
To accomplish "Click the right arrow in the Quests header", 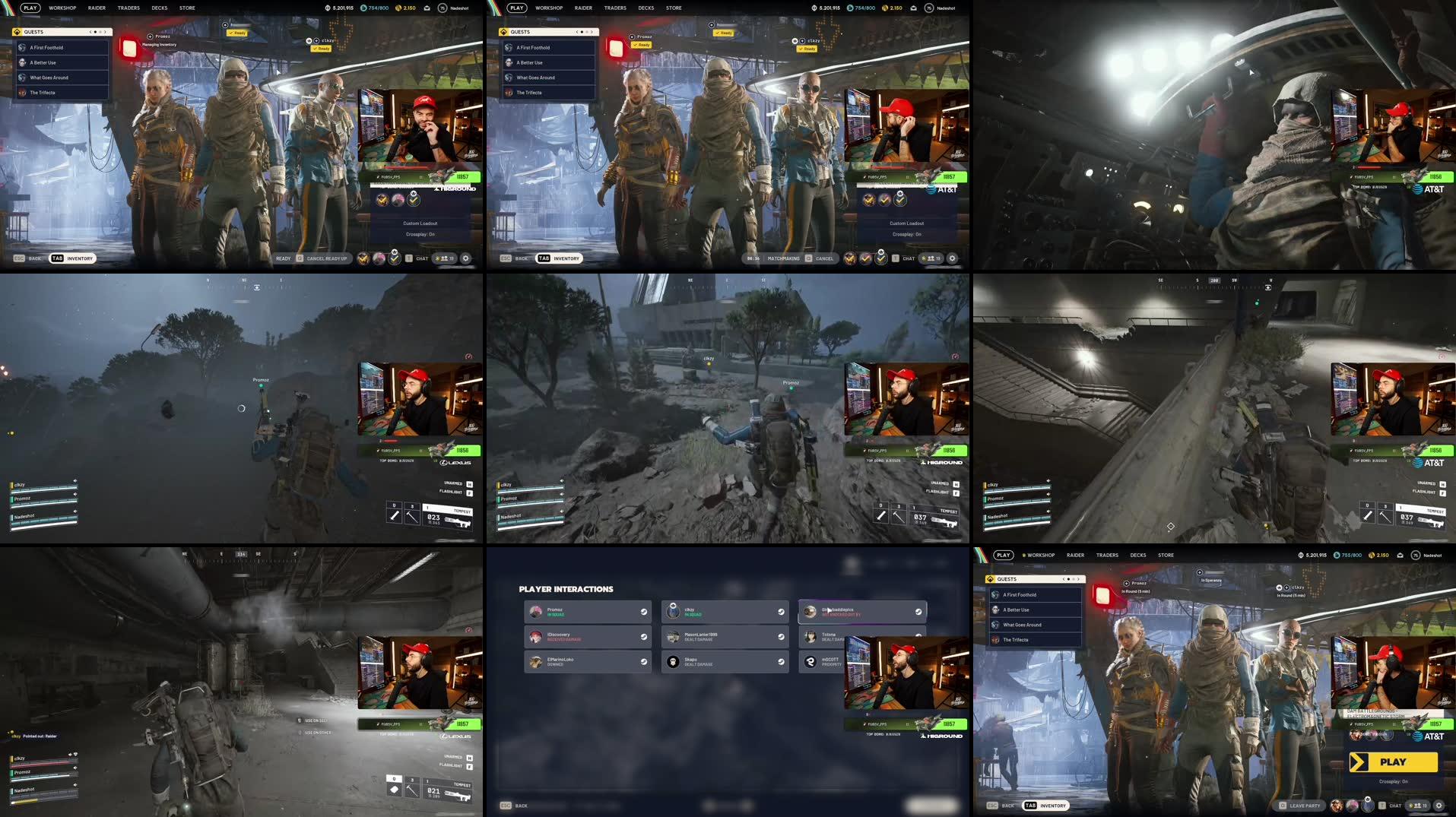I will (105, 32).
